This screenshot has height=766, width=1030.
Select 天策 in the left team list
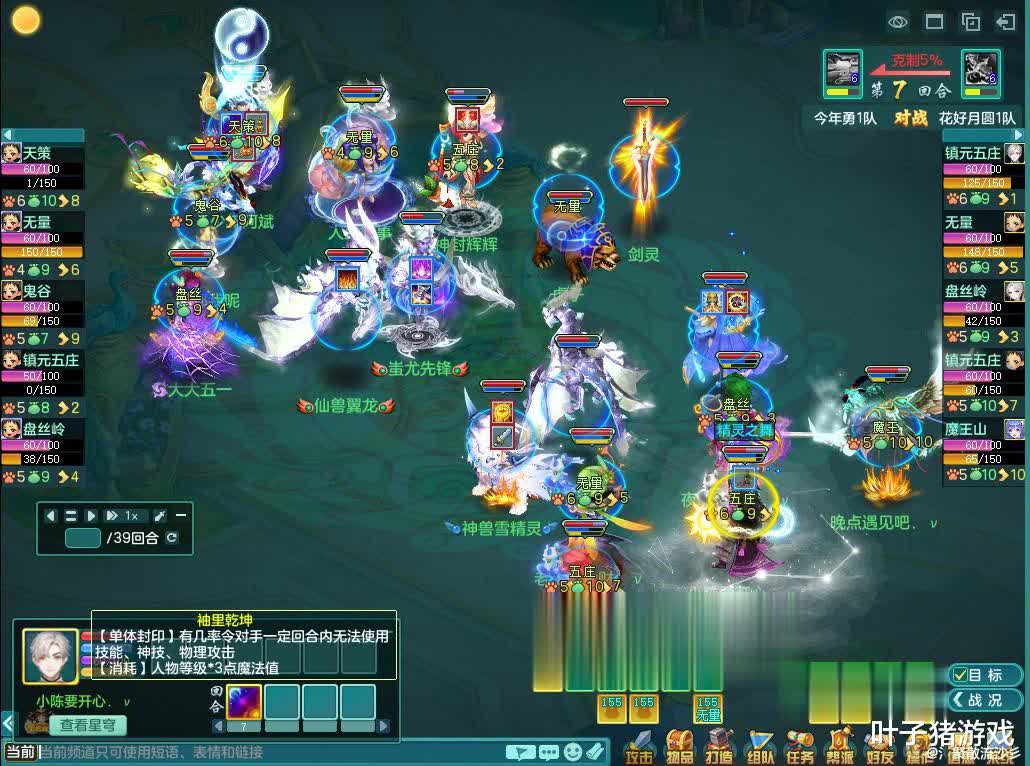(x=40, y=153)
